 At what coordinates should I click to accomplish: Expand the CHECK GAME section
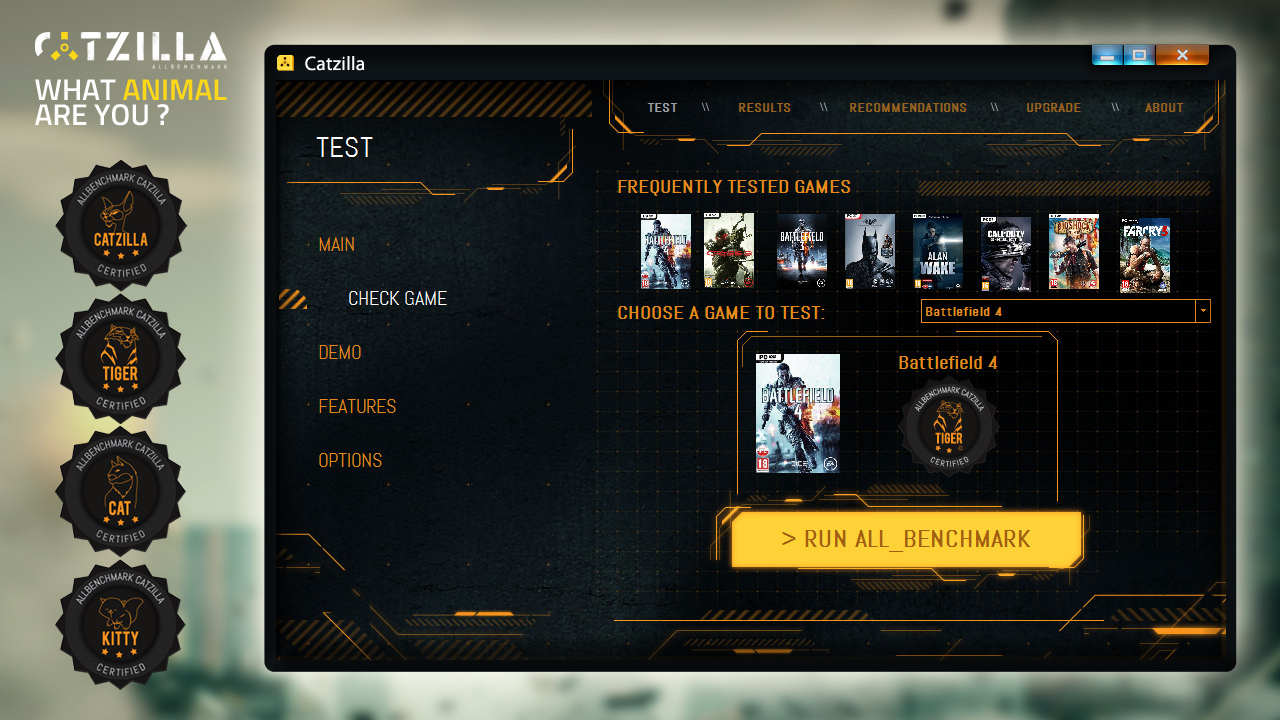(397, 298)
